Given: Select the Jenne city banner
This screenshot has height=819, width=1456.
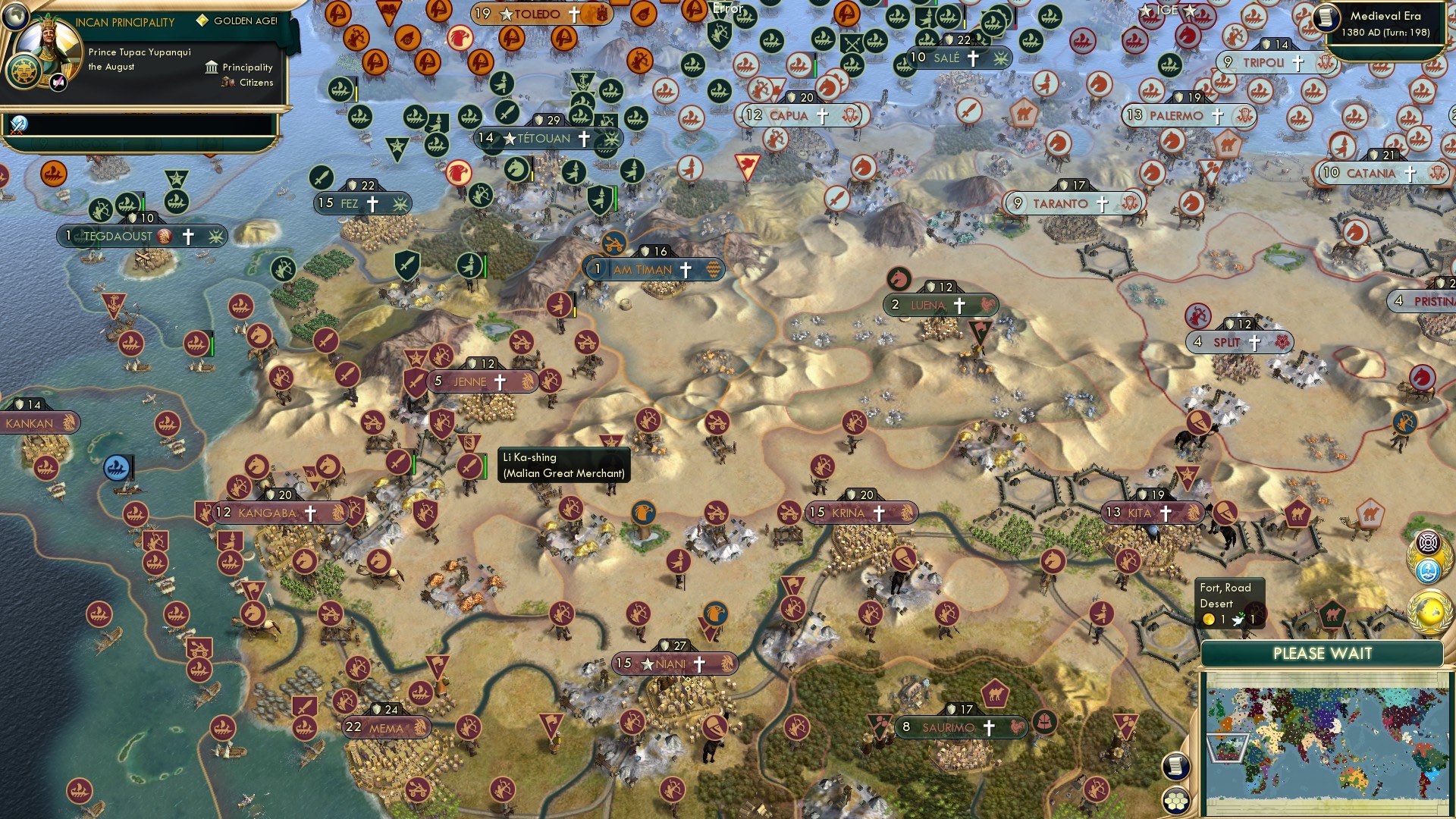Looking at the screenshot, I should point(470,381).
